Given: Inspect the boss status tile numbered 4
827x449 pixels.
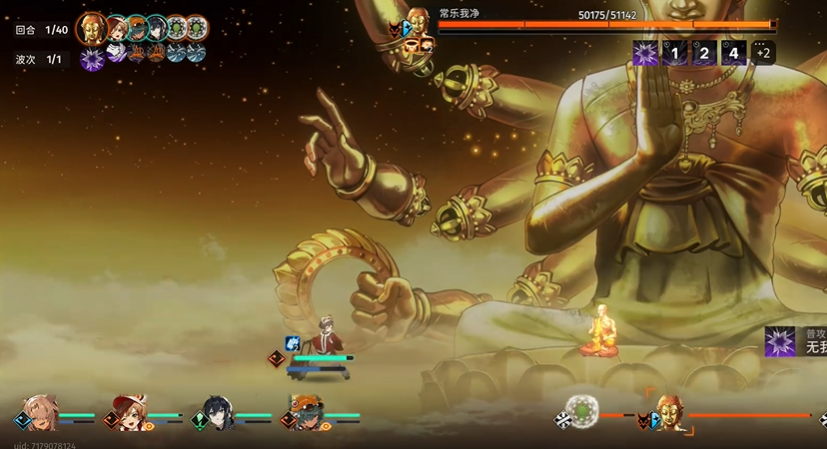Looking at the screenshot, I should [x=734, y=53].
